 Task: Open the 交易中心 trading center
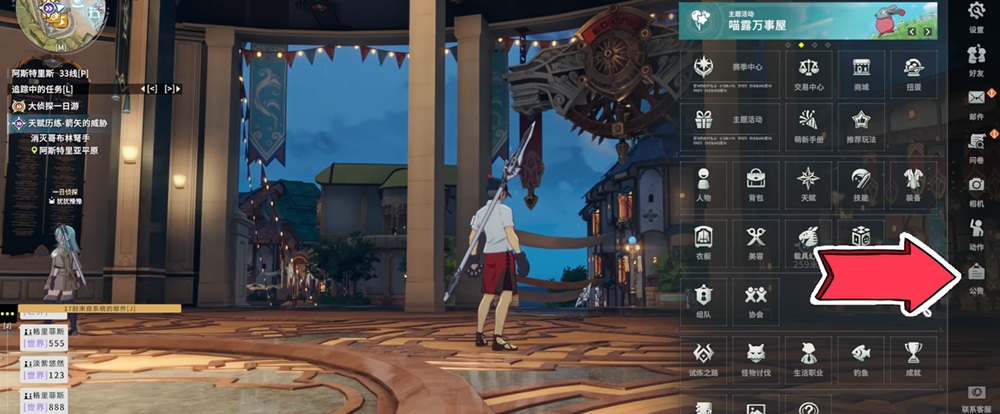[808, 73]
